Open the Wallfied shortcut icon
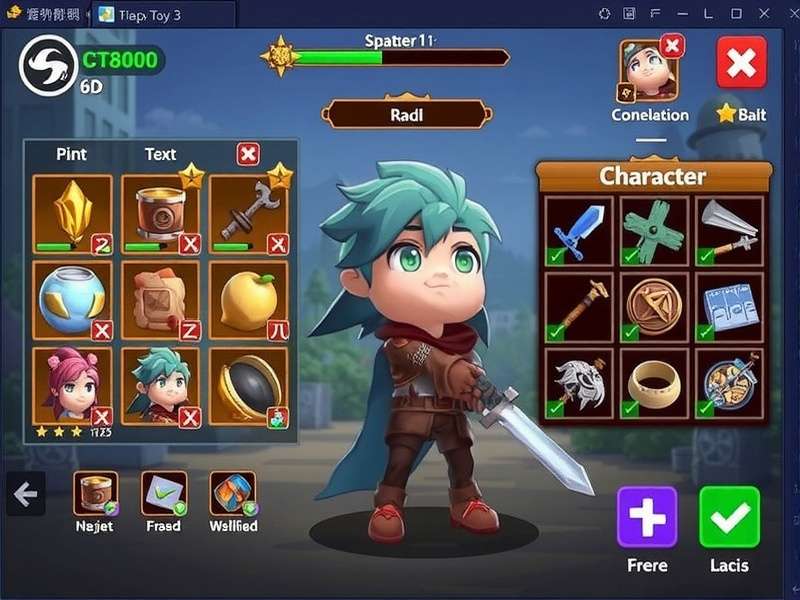 [233, 493]
